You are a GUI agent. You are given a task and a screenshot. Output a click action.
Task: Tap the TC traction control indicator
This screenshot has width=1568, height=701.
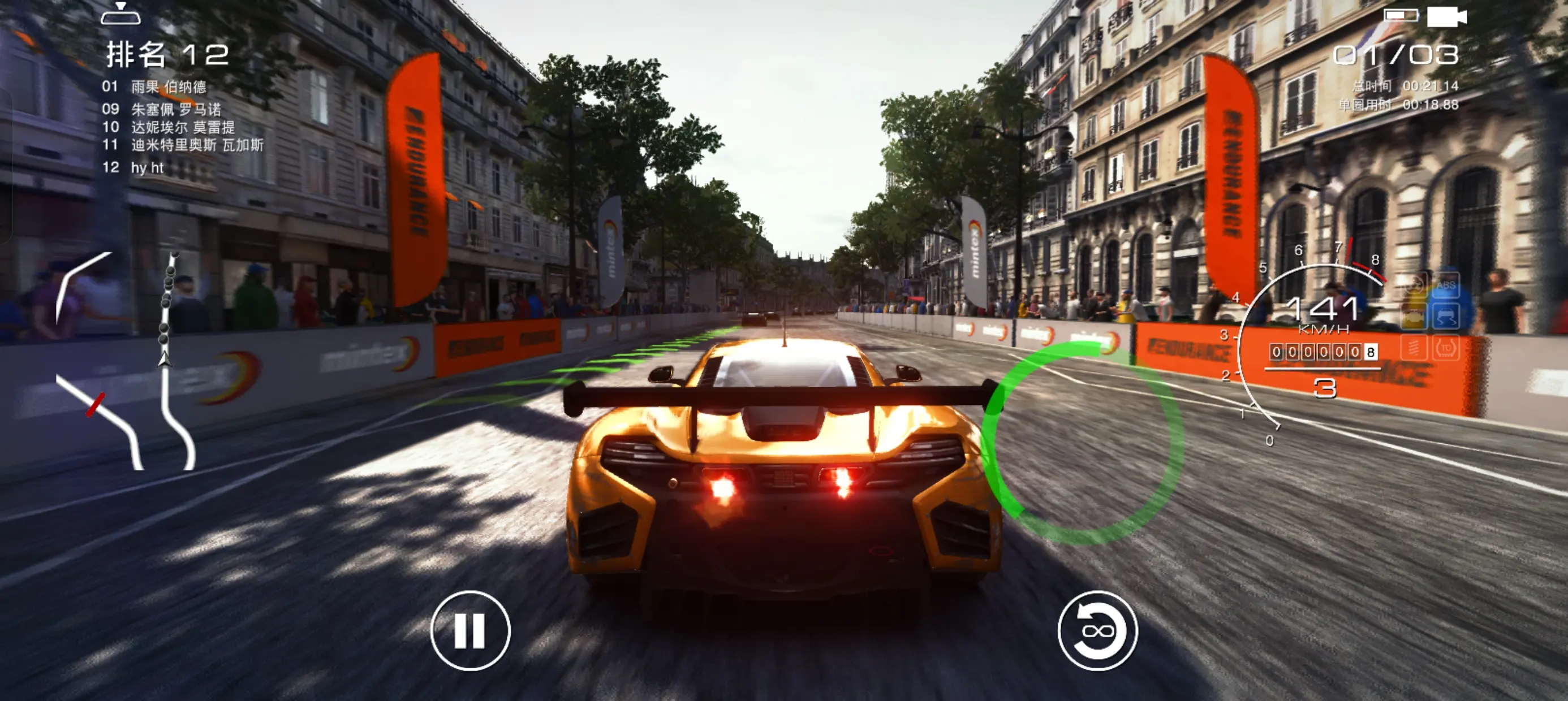[1446, 349]
